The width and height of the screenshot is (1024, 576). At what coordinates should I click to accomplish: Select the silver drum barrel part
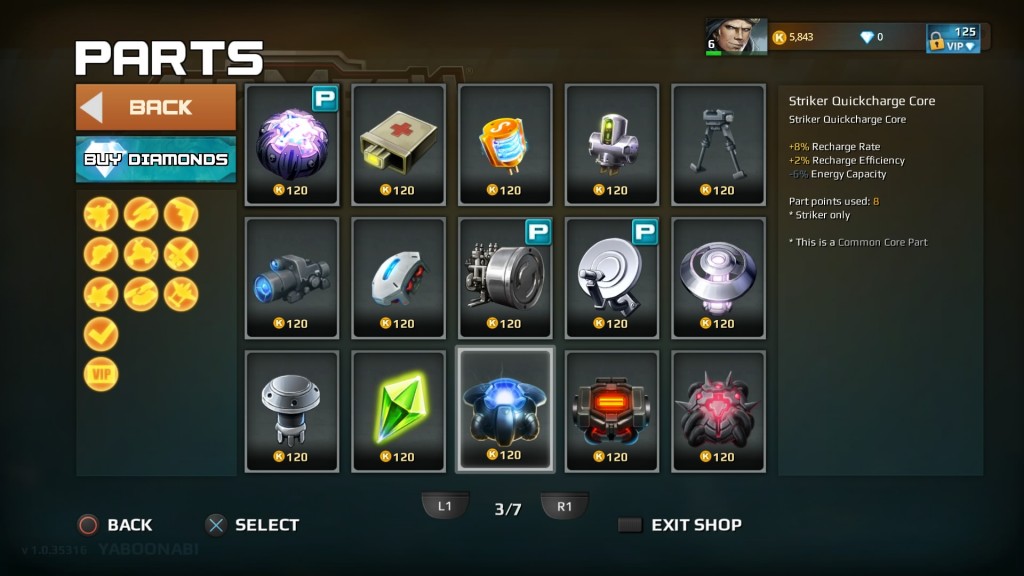[x=505, y=277]
